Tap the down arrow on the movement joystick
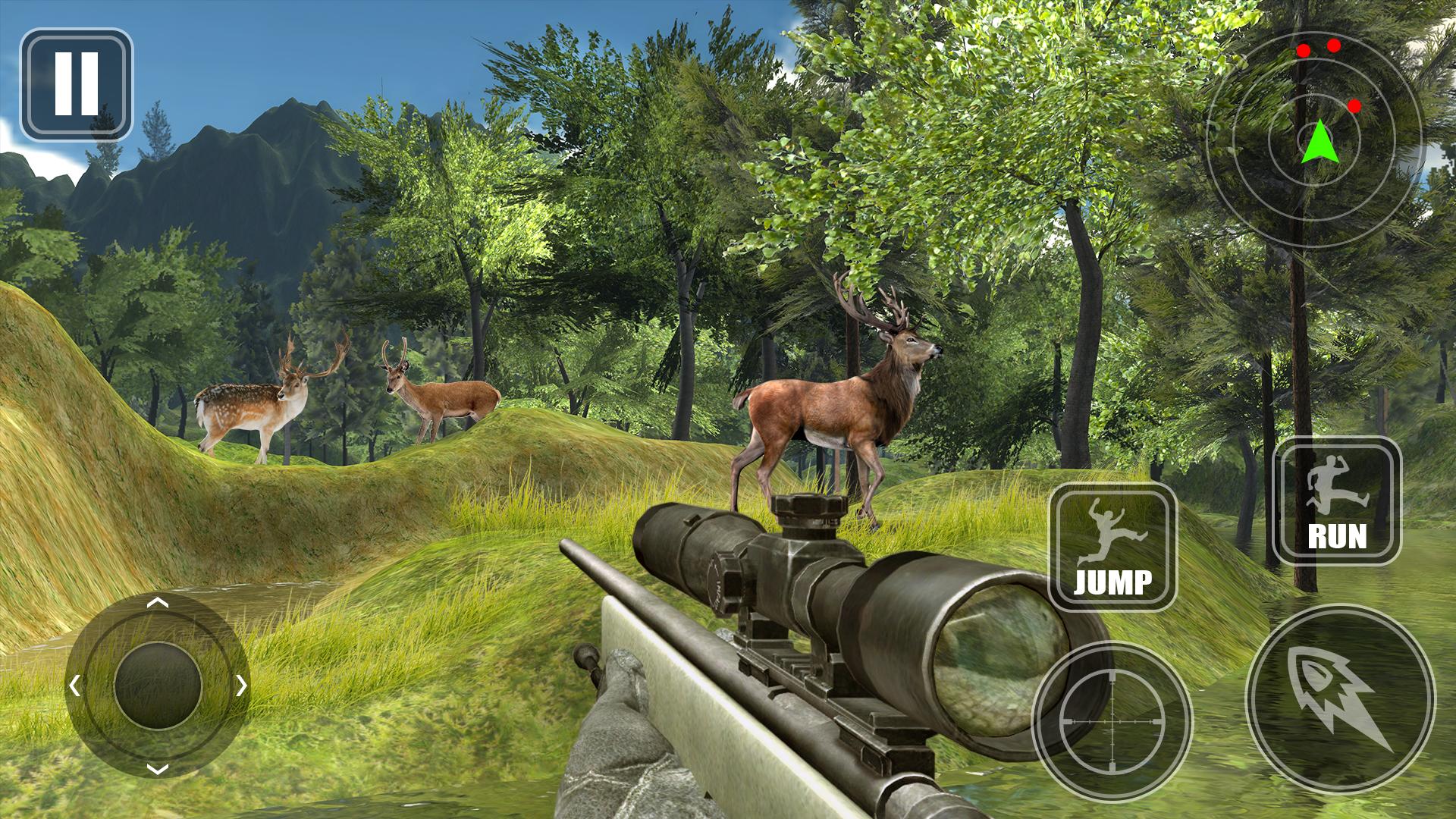The width and height of the screenshot is (1456, 819). [x=157, y=770]
